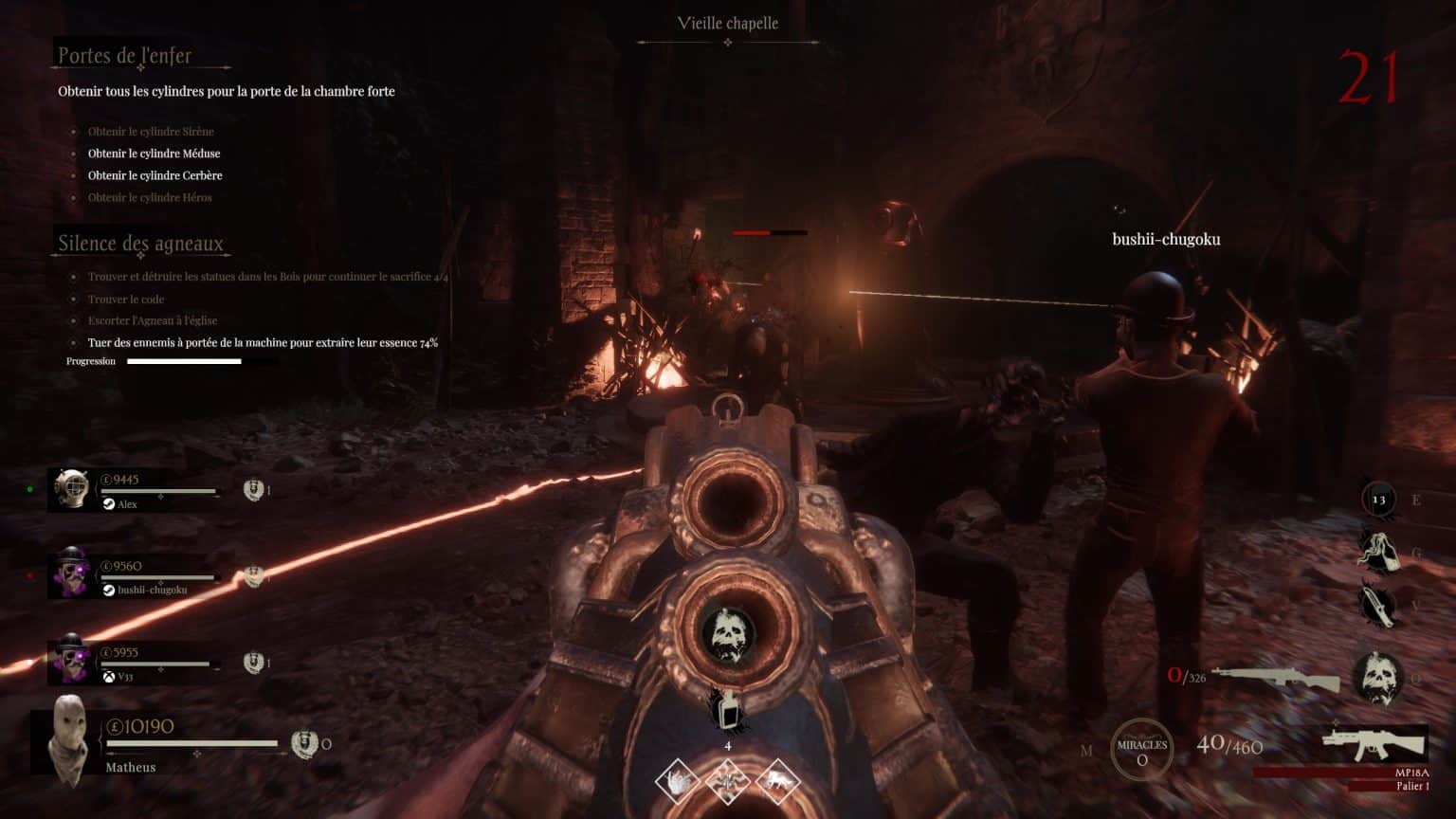Screen dimensions: 1456x819
Task: Expand the MIRACLES counter
Action: [1142, 749]
